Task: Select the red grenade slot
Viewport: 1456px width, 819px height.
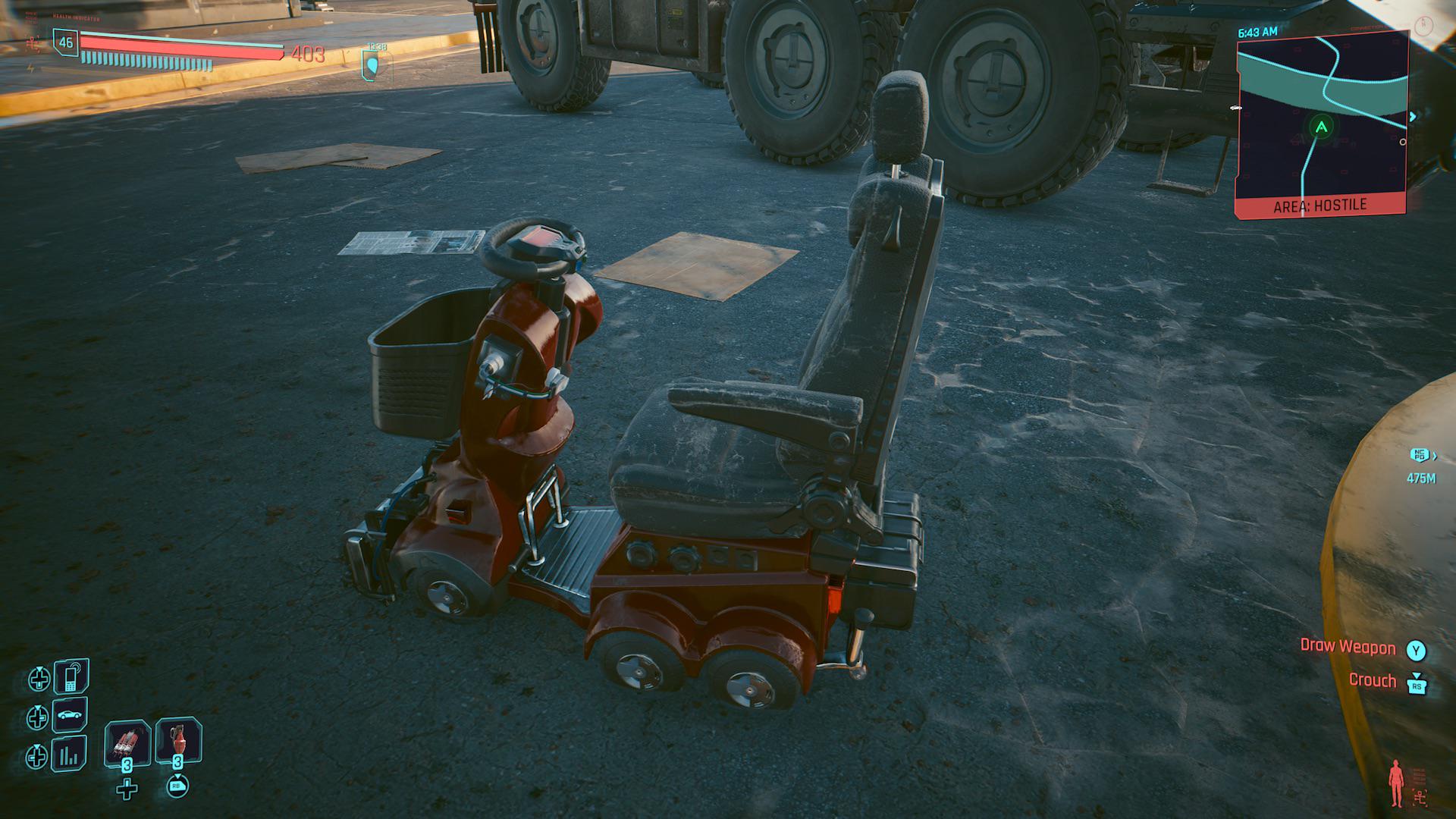Action: [178, 741]
